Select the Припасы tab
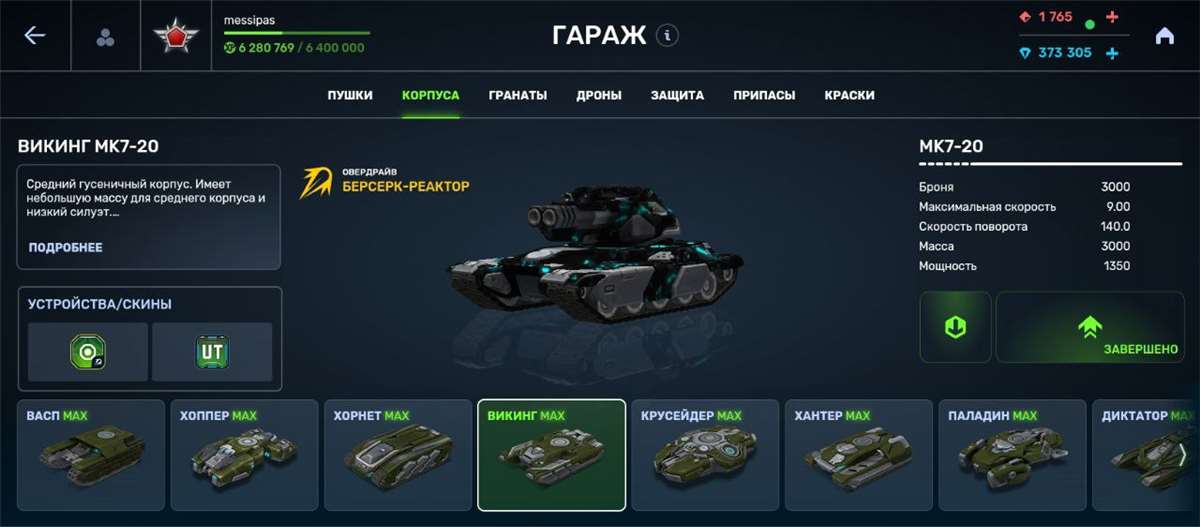The height and width of the screenshot is (527, 1200). (x=764, y=96)
